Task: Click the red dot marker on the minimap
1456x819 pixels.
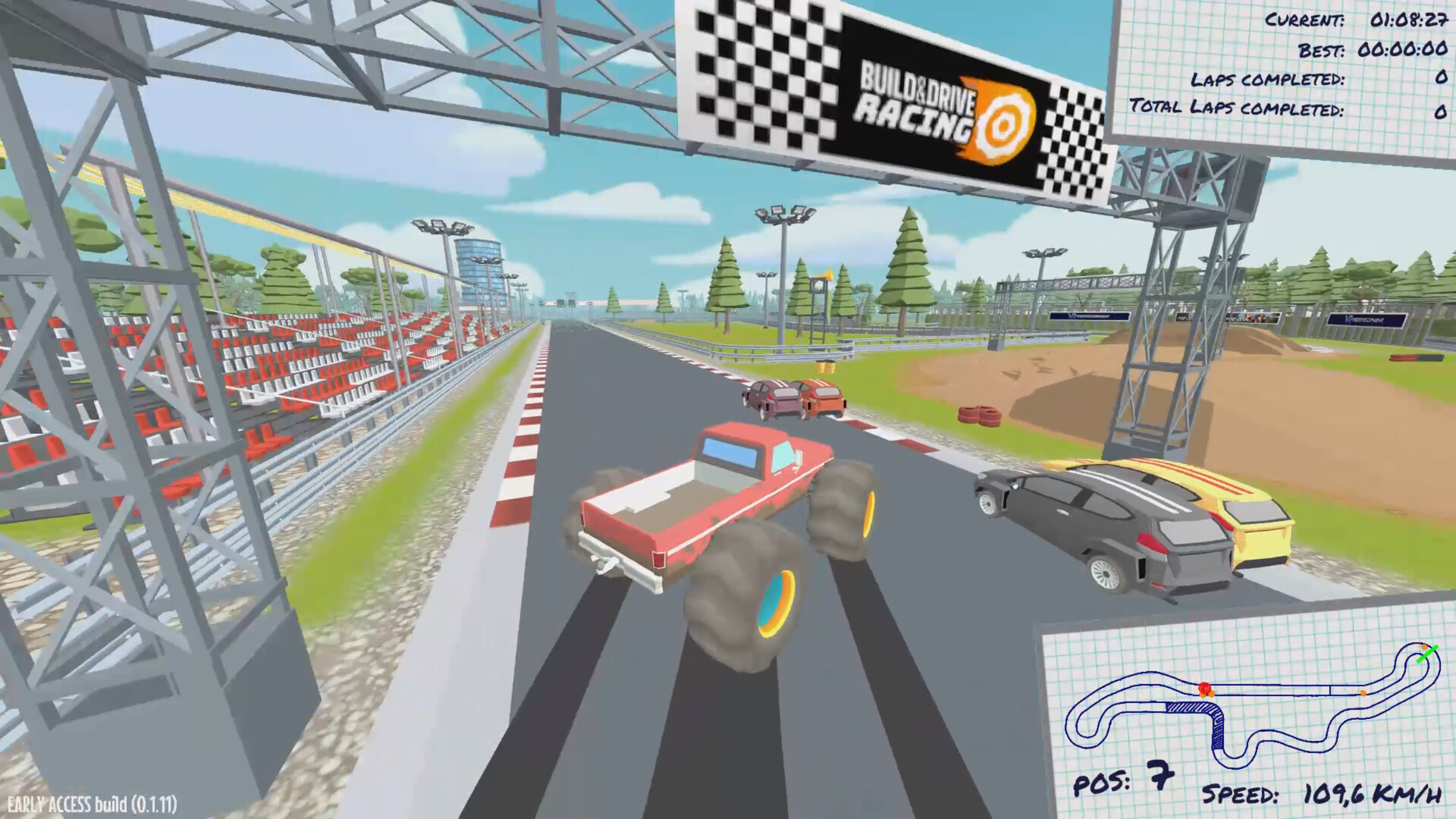Action: (x=1204, y=687)
